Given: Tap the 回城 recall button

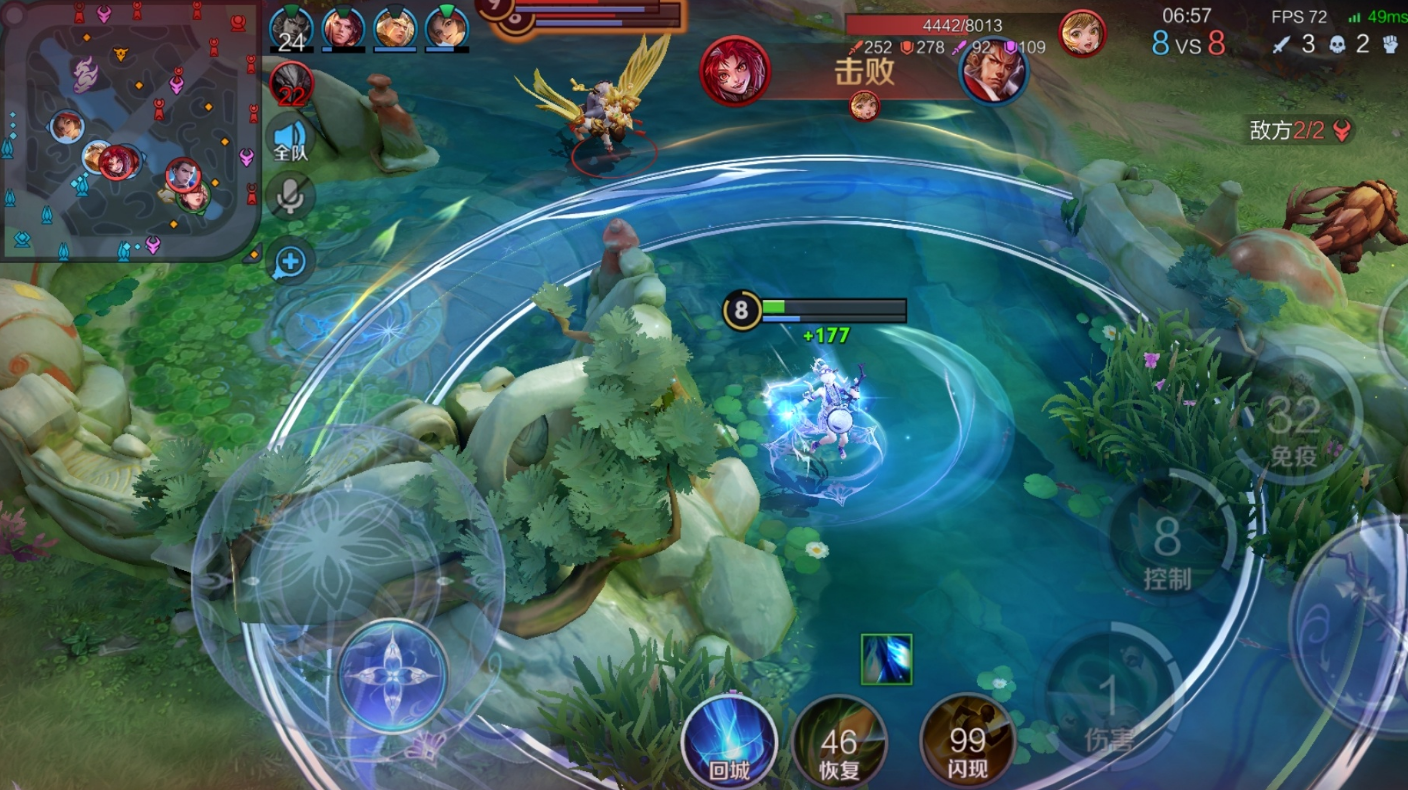Looking at the screenshot, I should [729, 742].
